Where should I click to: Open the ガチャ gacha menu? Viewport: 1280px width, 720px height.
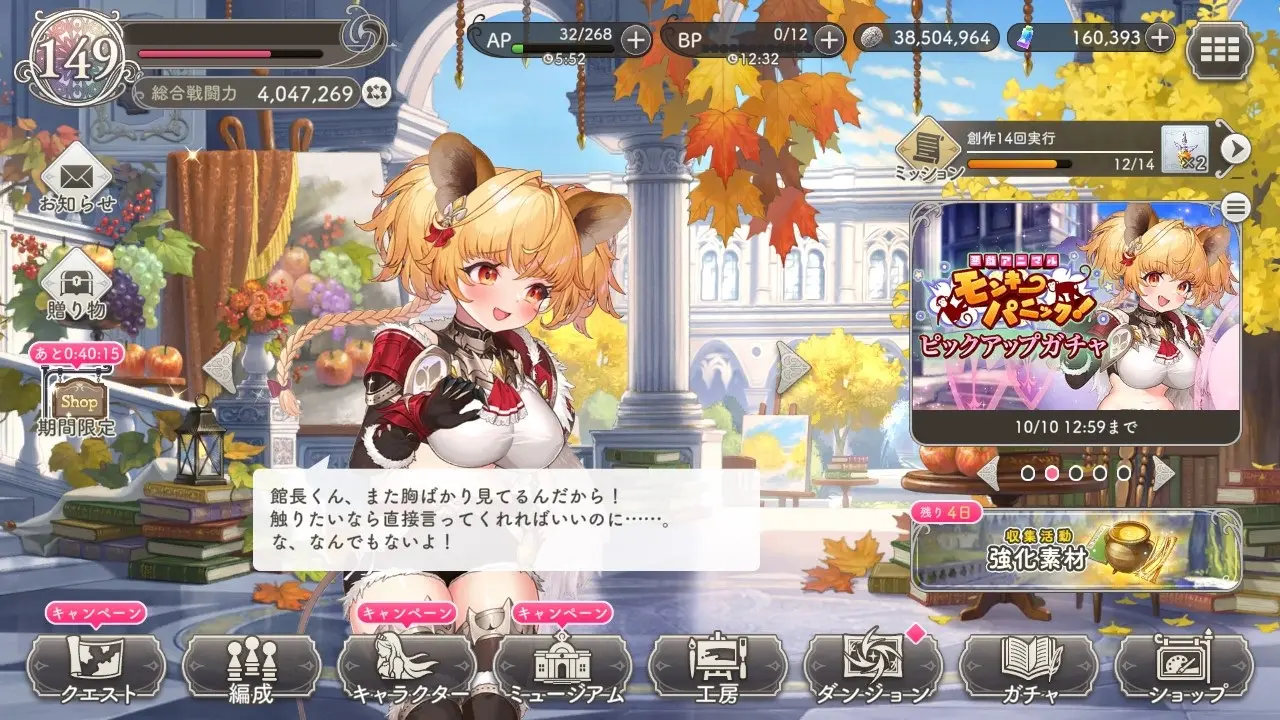coord(1029,667)
